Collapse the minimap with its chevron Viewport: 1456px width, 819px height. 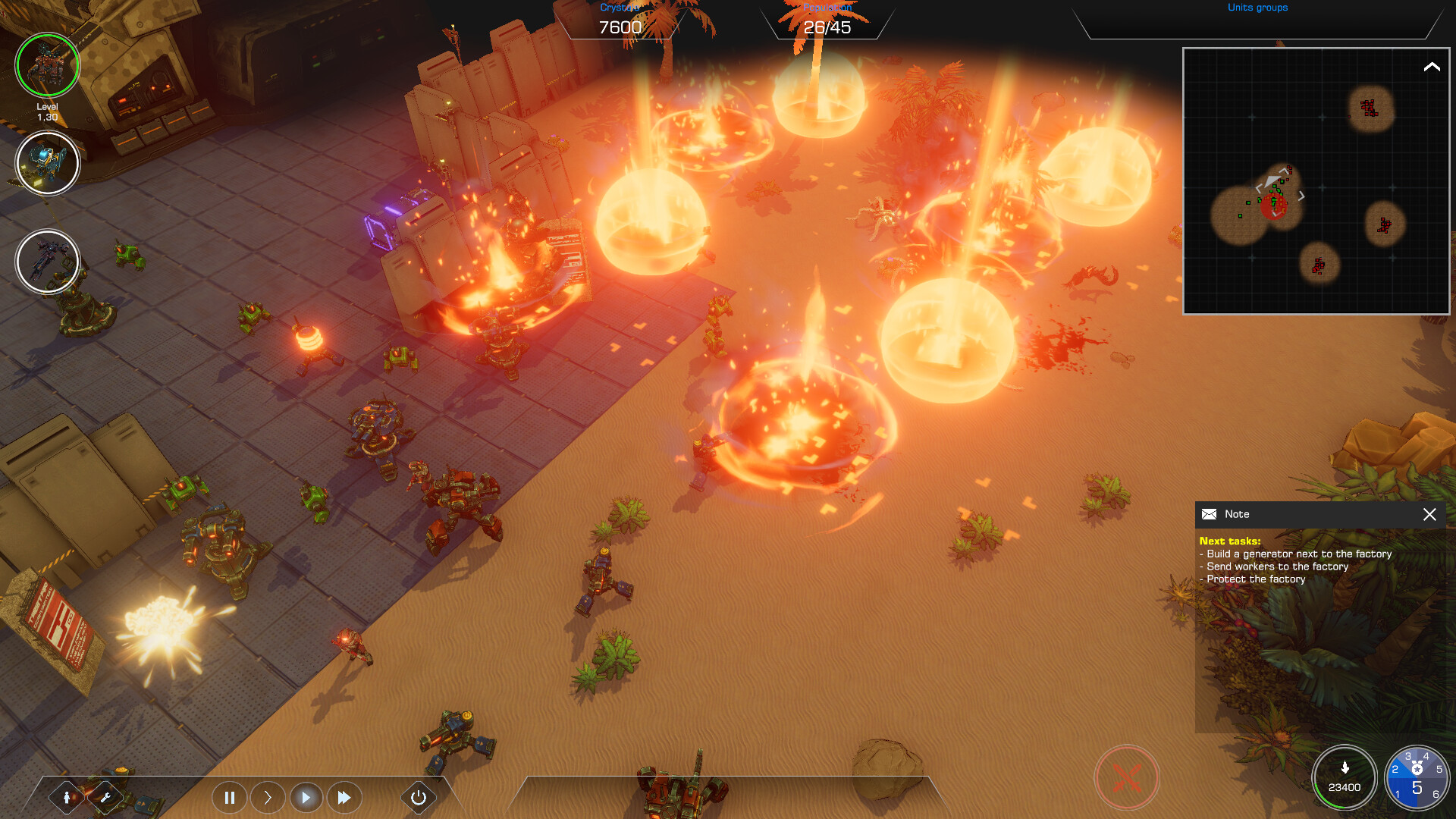click(x=1432, y=67)
